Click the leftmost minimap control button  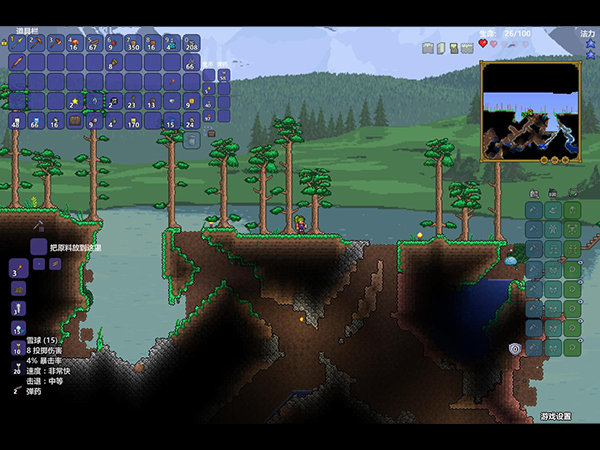click(x=546, y=159)
